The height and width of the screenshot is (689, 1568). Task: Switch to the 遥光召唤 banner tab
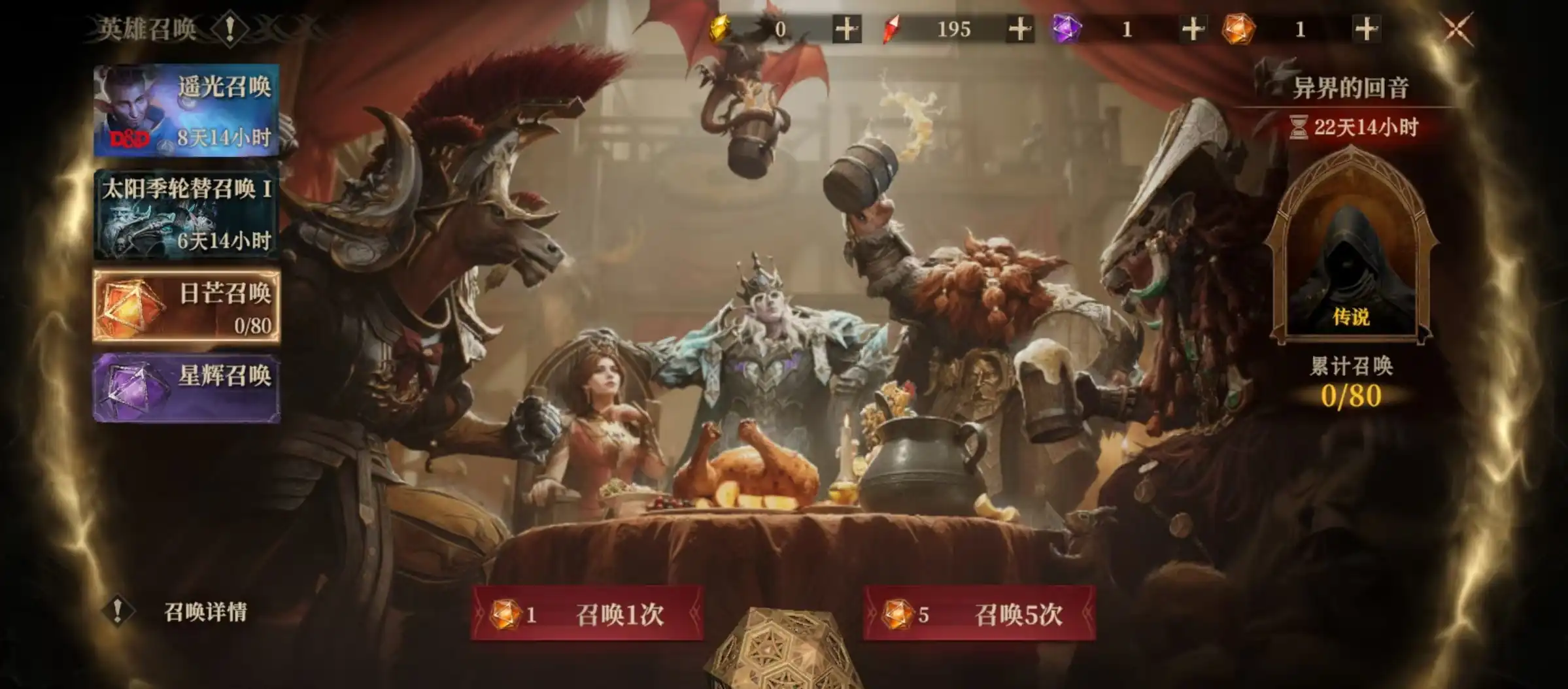click(x=186, y=110)
